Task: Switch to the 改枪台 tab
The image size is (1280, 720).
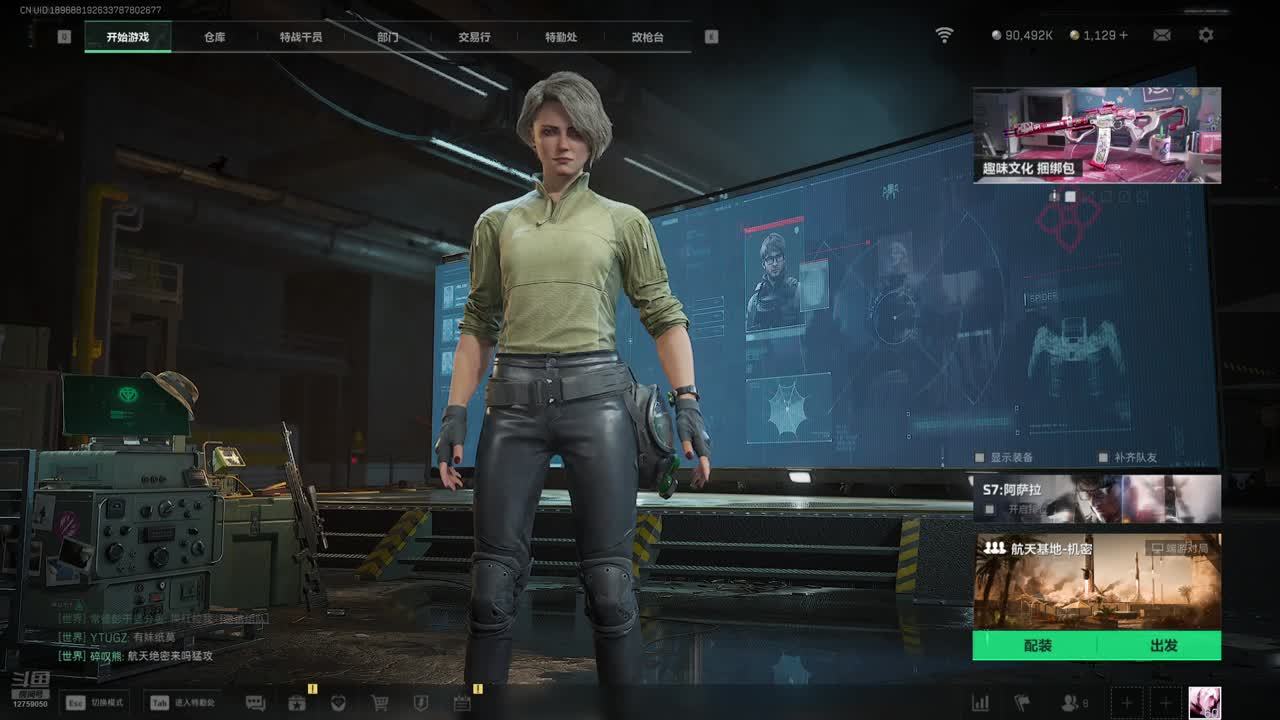Action: [x=647, y=37]
